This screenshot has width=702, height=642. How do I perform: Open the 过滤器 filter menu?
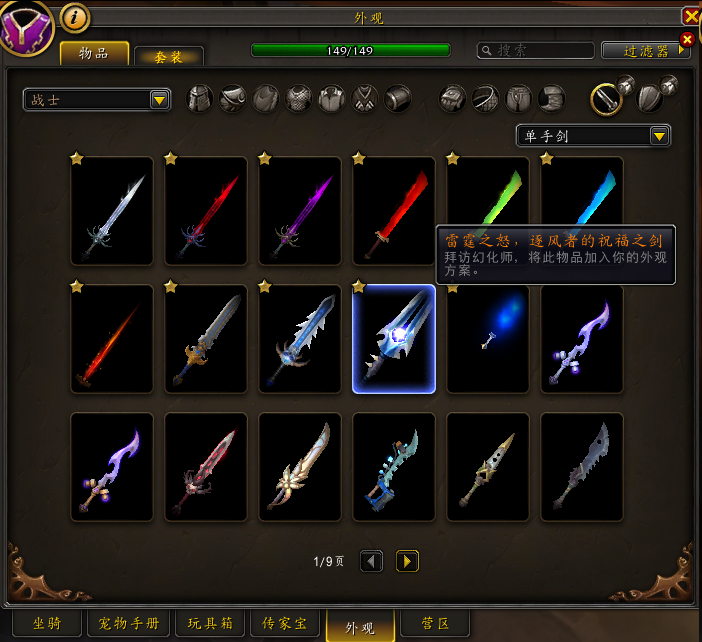pyautogui.click(x=646, y=50)
